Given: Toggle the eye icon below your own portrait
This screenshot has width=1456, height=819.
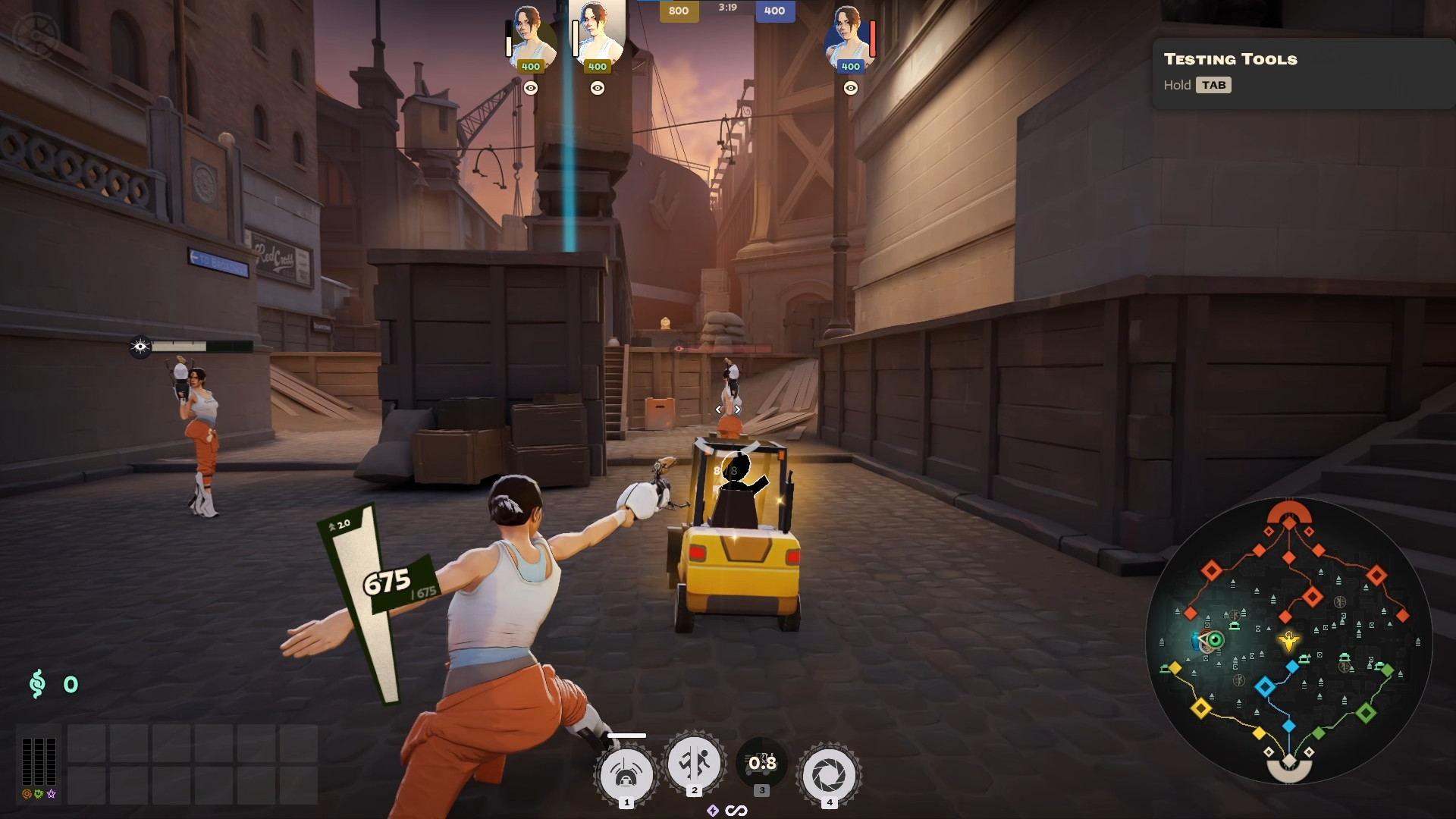Looking at the screenshot, I should pos(597,88).
